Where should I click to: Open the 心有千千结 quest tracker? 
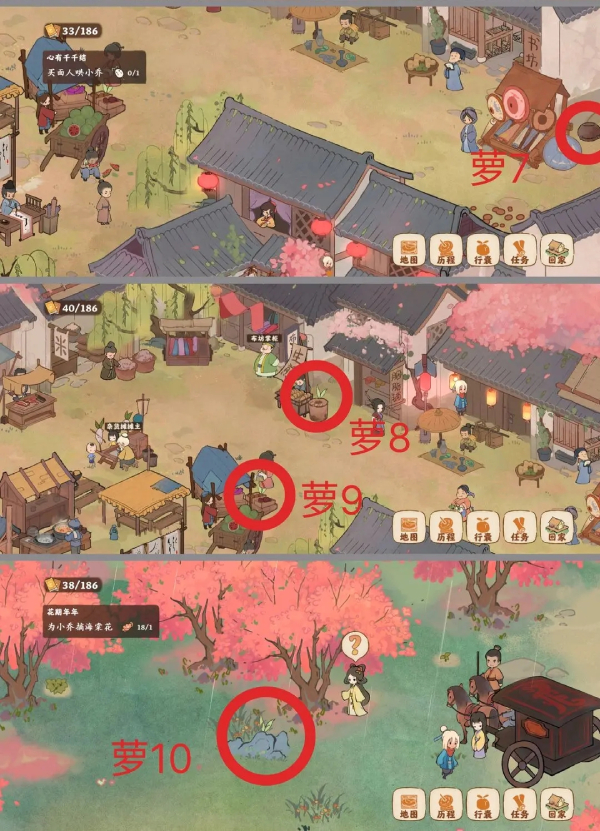click(94, 66)
